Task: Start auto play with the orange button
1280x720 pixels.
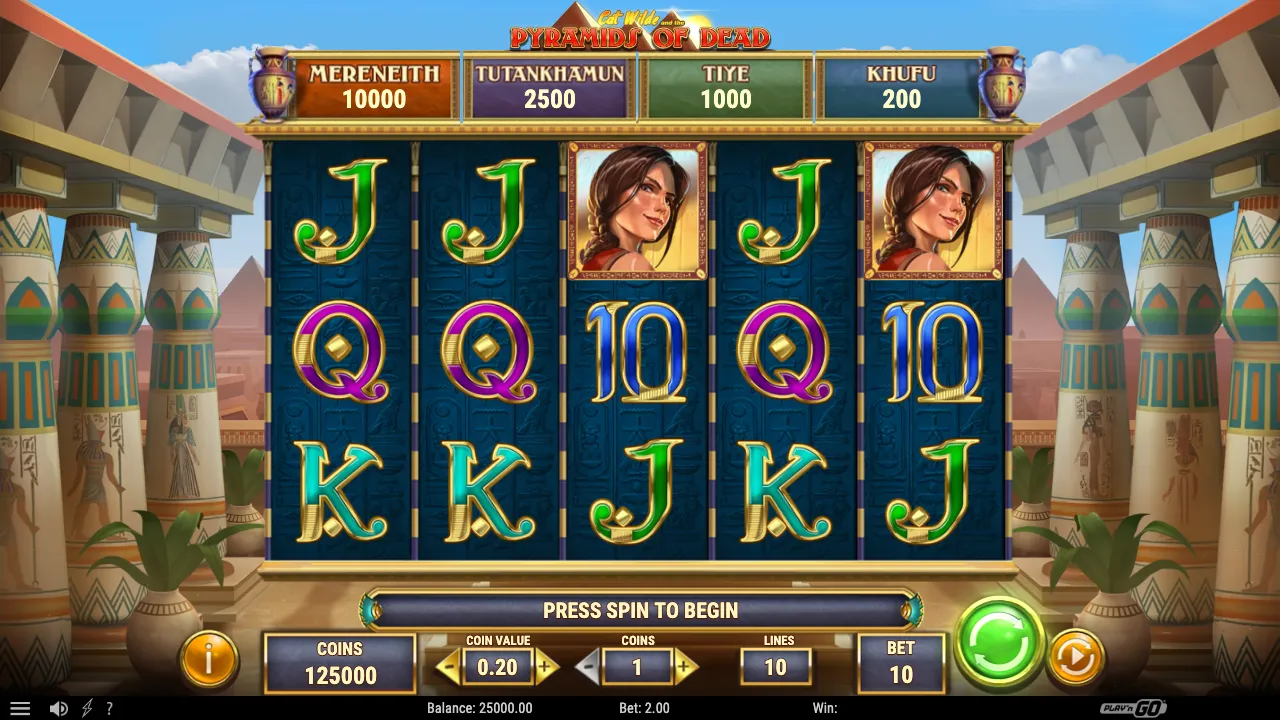Action: [1075, 658]
